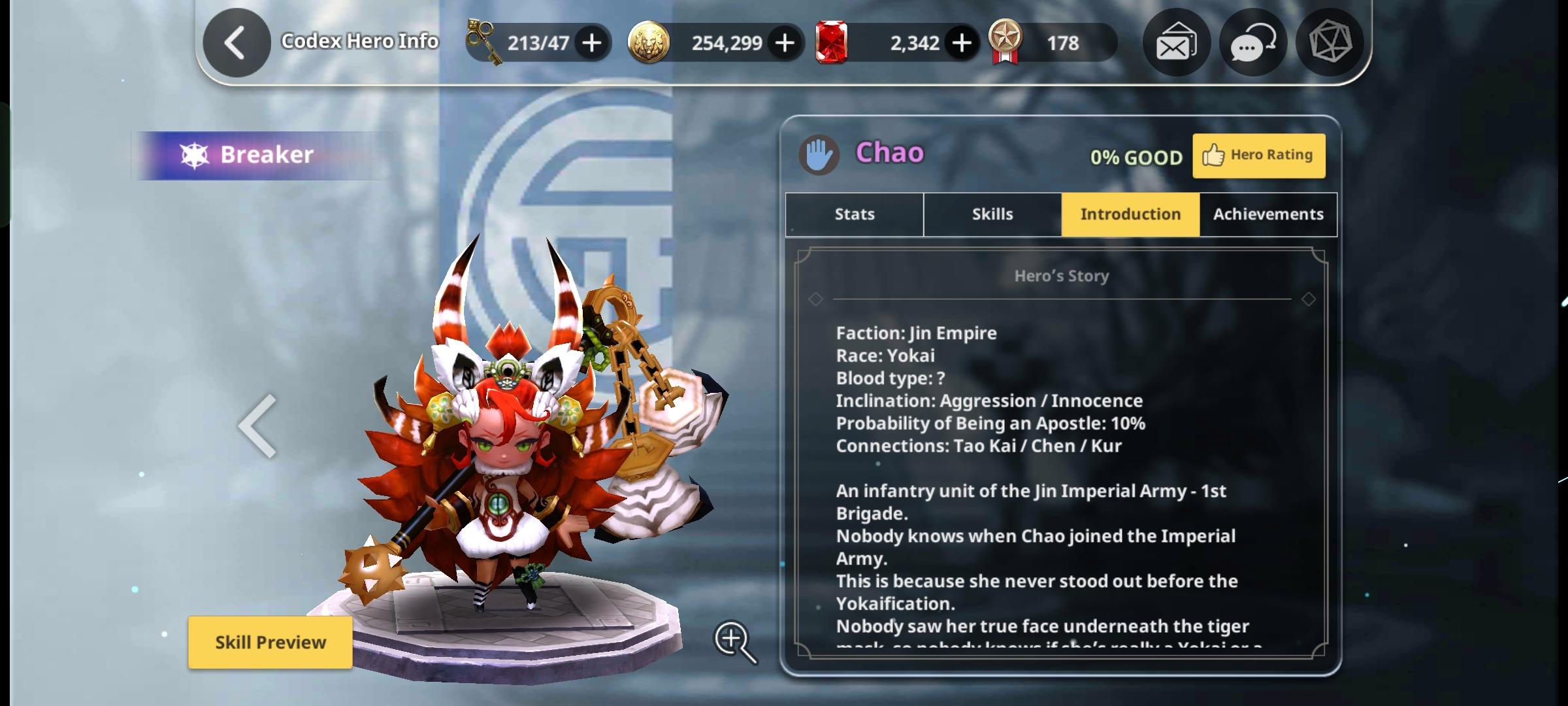Open the dice icon in top right
This screenshot has height=706, width=1568.
[x=1329, y=42]
